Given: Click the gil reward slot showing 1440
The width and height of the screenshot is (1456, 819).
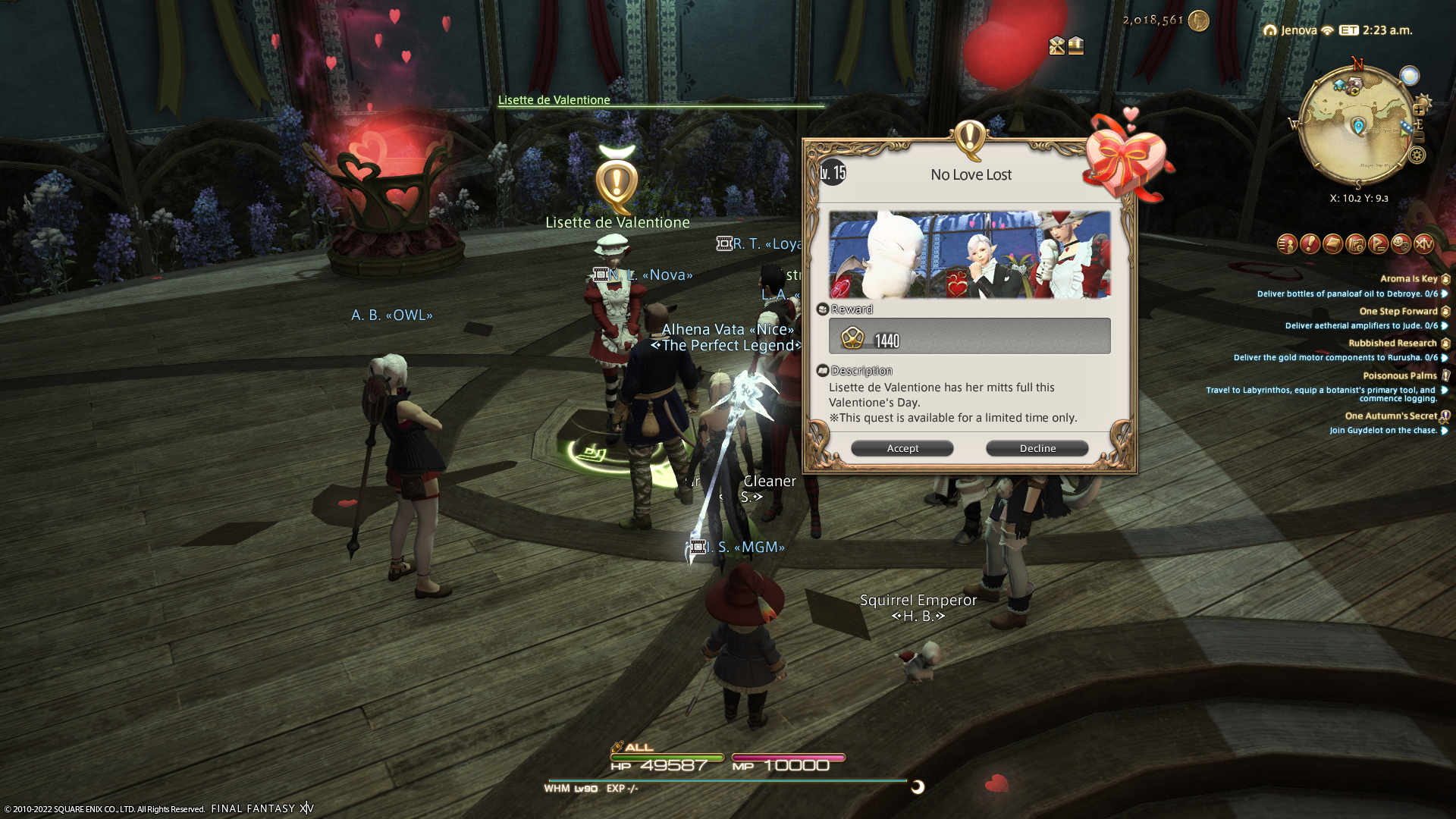Looking at the screenshot, I should point(969,336).
